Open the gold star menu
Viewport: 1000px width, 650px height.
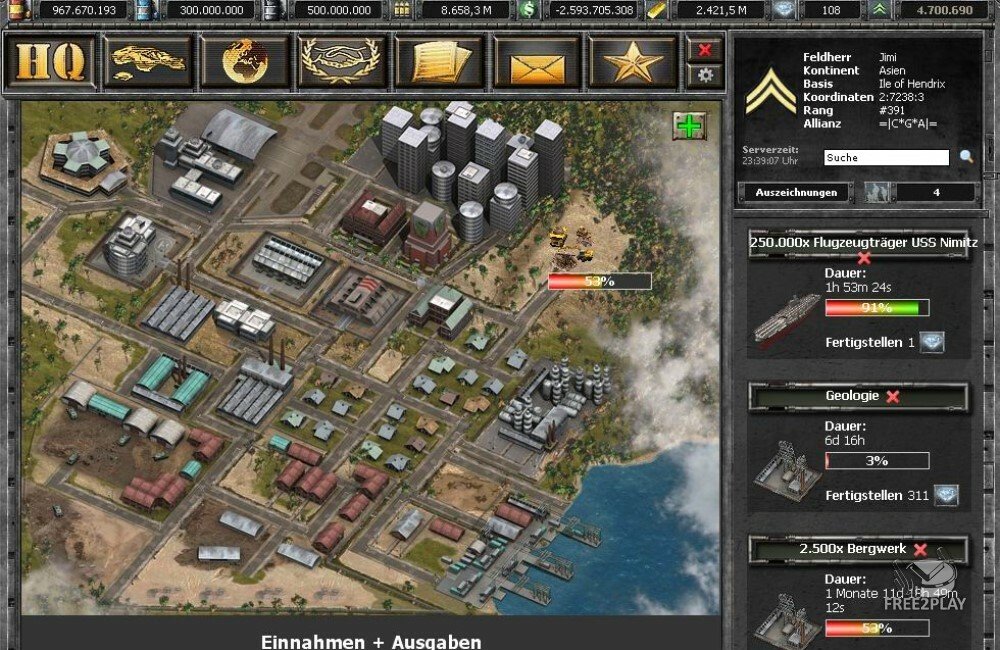[634, 62]
